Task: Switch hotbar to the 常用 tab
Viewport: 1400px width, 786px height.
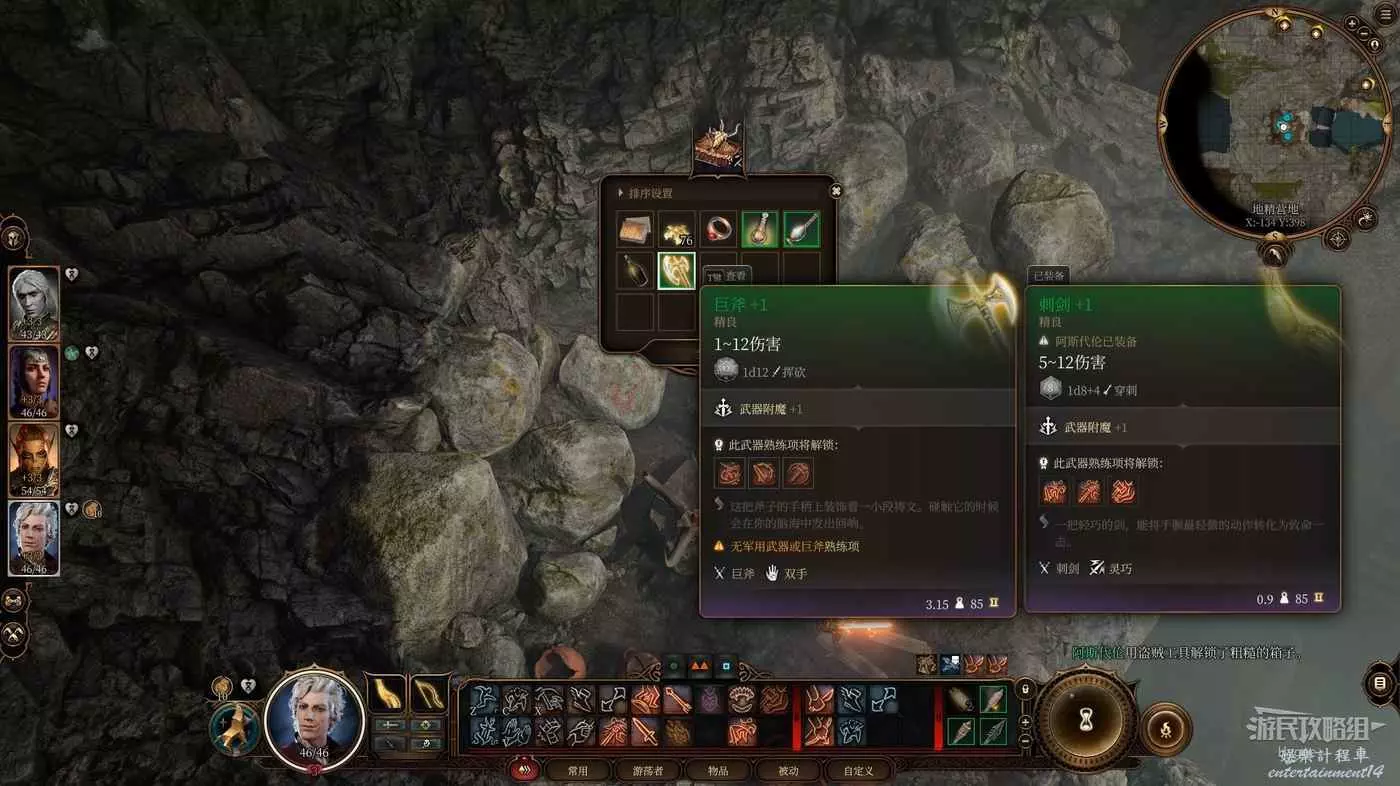Action: tap(578, 770)
